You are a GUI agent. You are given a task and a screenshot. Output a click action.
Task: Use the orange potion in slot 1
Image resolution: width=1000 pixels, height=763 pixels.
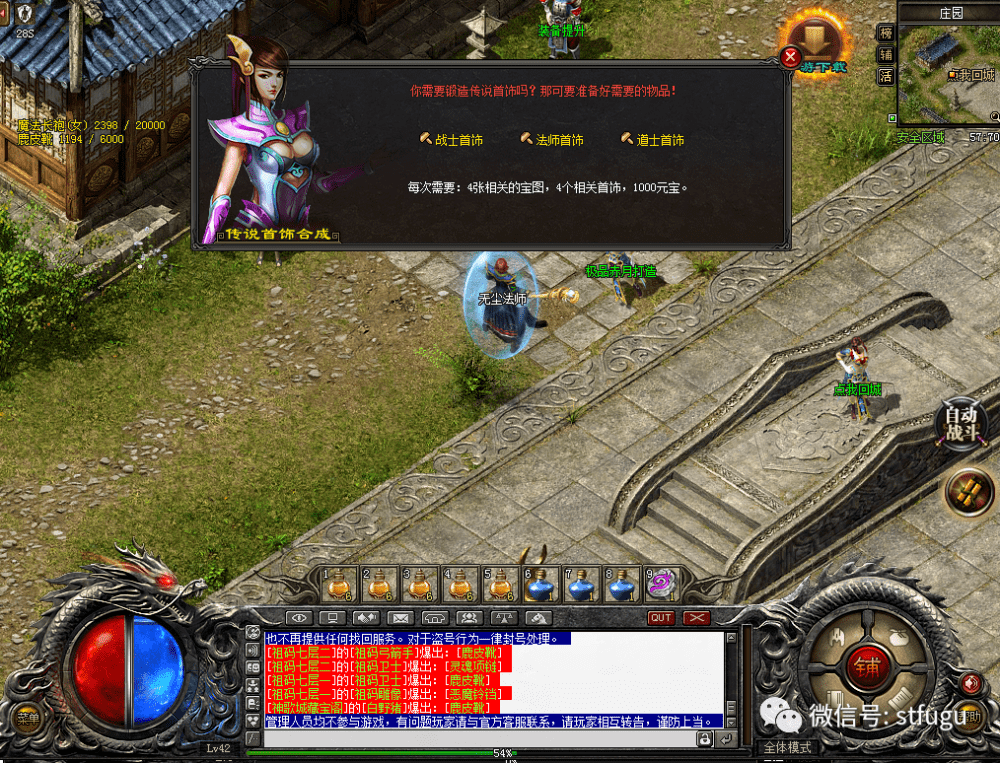point(340,583)
